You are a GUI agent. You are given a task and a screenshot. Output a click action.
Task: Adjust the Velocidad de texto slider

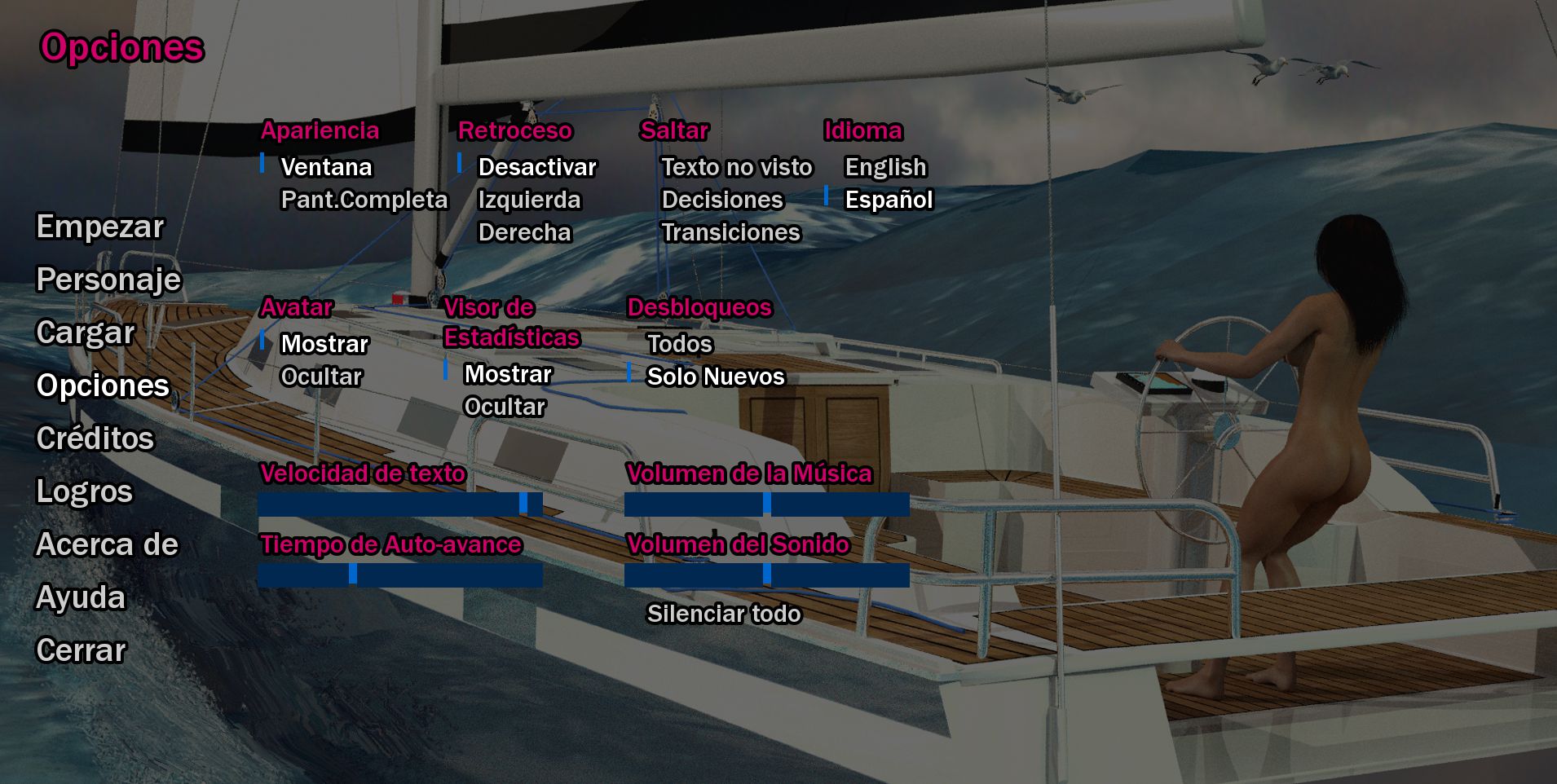399,504
